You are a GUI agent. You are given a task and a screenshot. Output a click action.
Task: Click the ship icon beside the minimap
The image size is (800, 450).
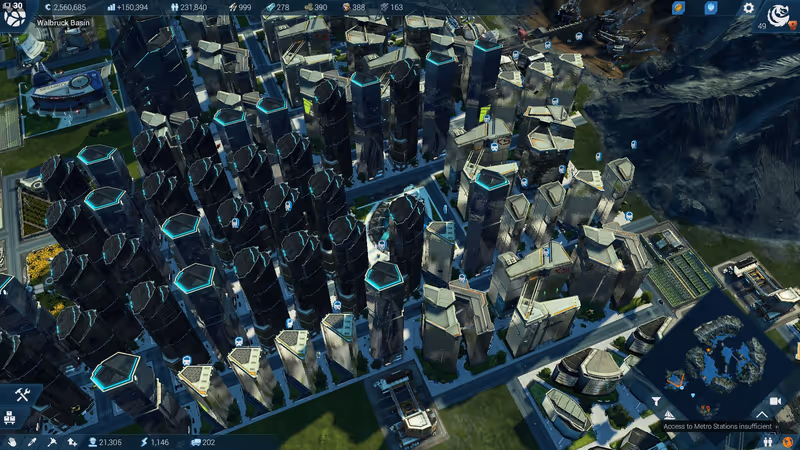tap(669, 414)
